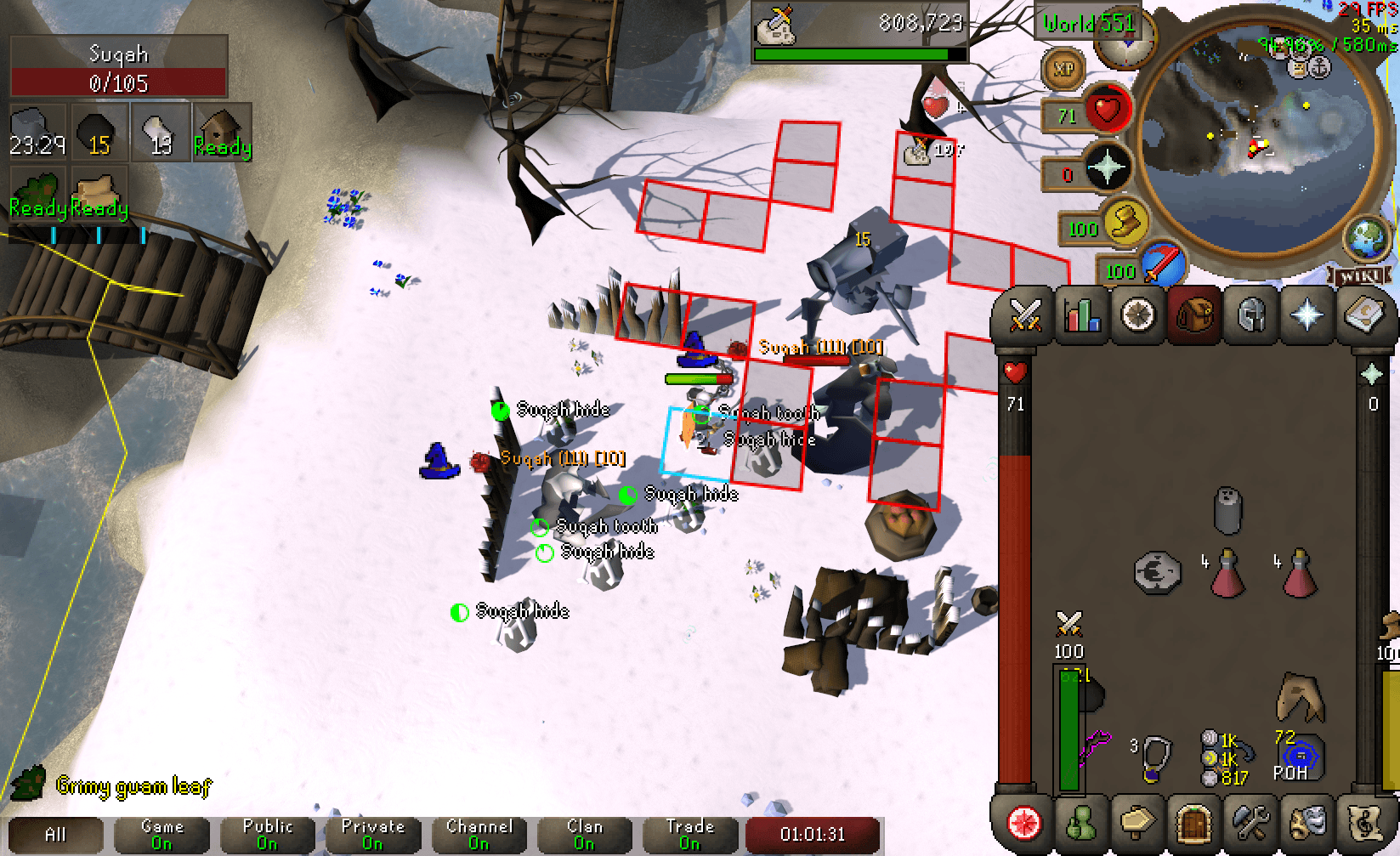Click the Logout door icon
The height and width of the screenshot is (856, 1400).
point(1193,822)
